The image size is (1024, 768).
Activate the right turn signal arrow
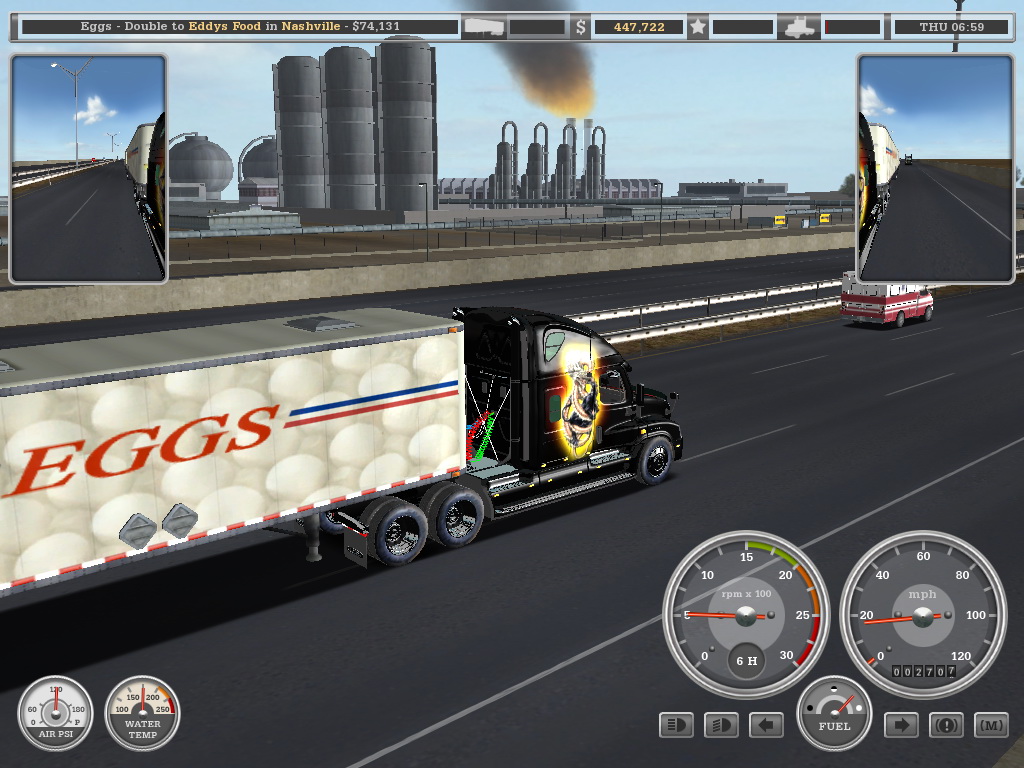coord(901,725)
